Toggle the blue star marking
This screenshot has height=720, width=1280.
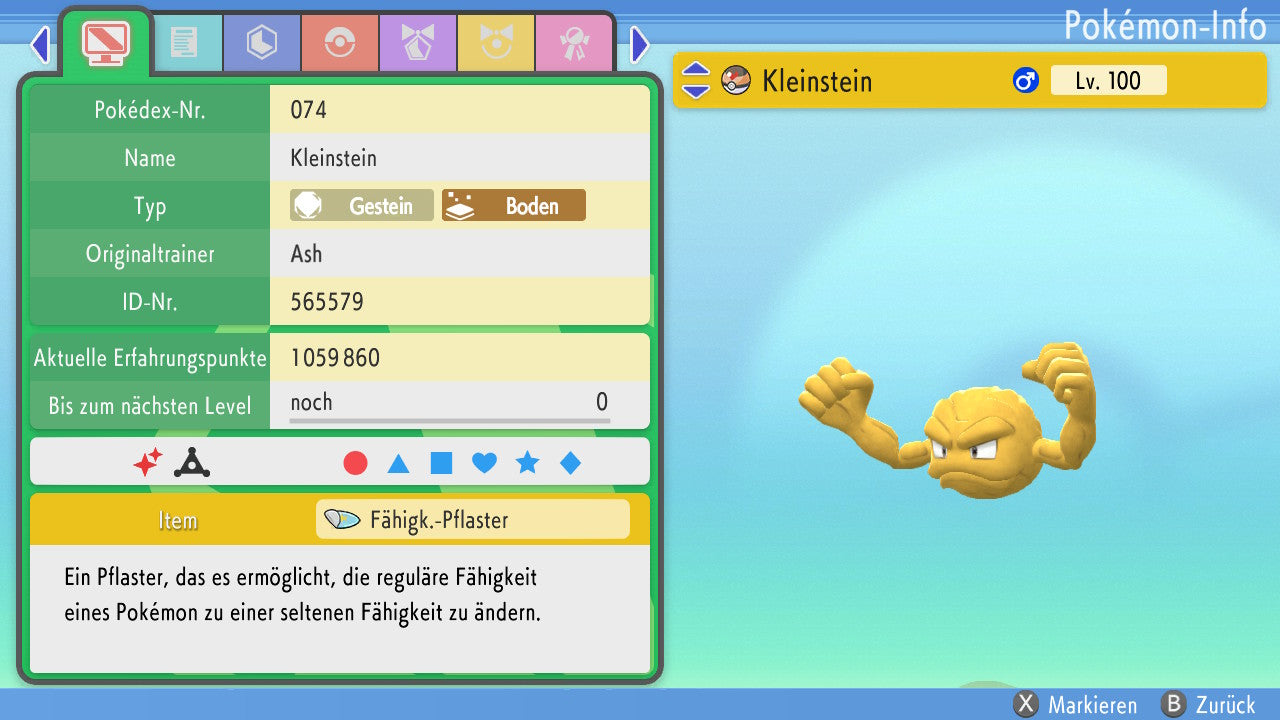point(527,463)
